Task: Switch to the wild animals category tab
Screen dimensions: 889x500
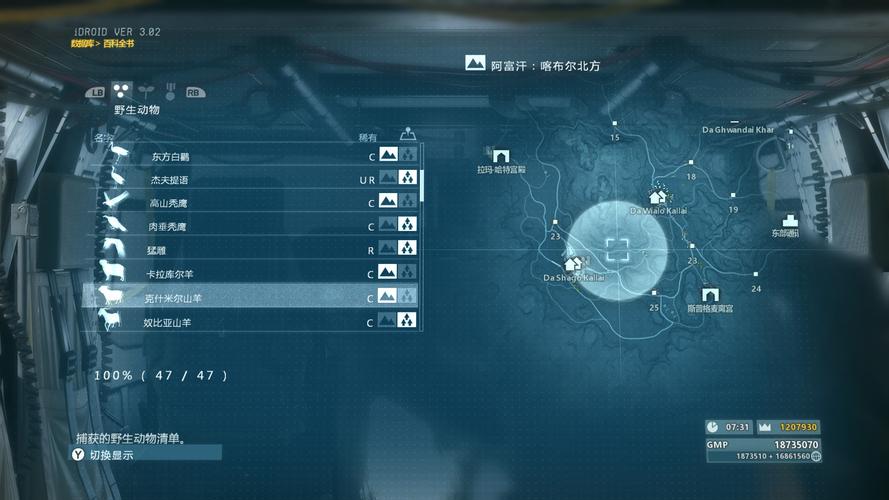Action: click(122, 91)
